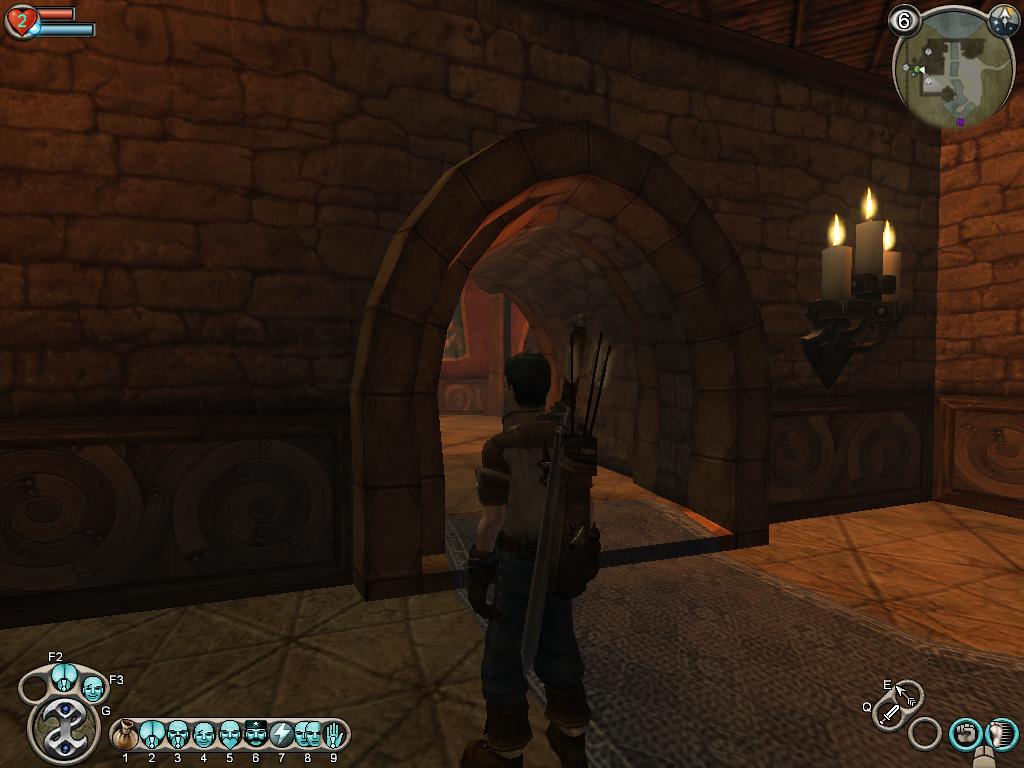1024x768 pixels.
Task: Select the clenched fist action icon
Action: [964, 734]
